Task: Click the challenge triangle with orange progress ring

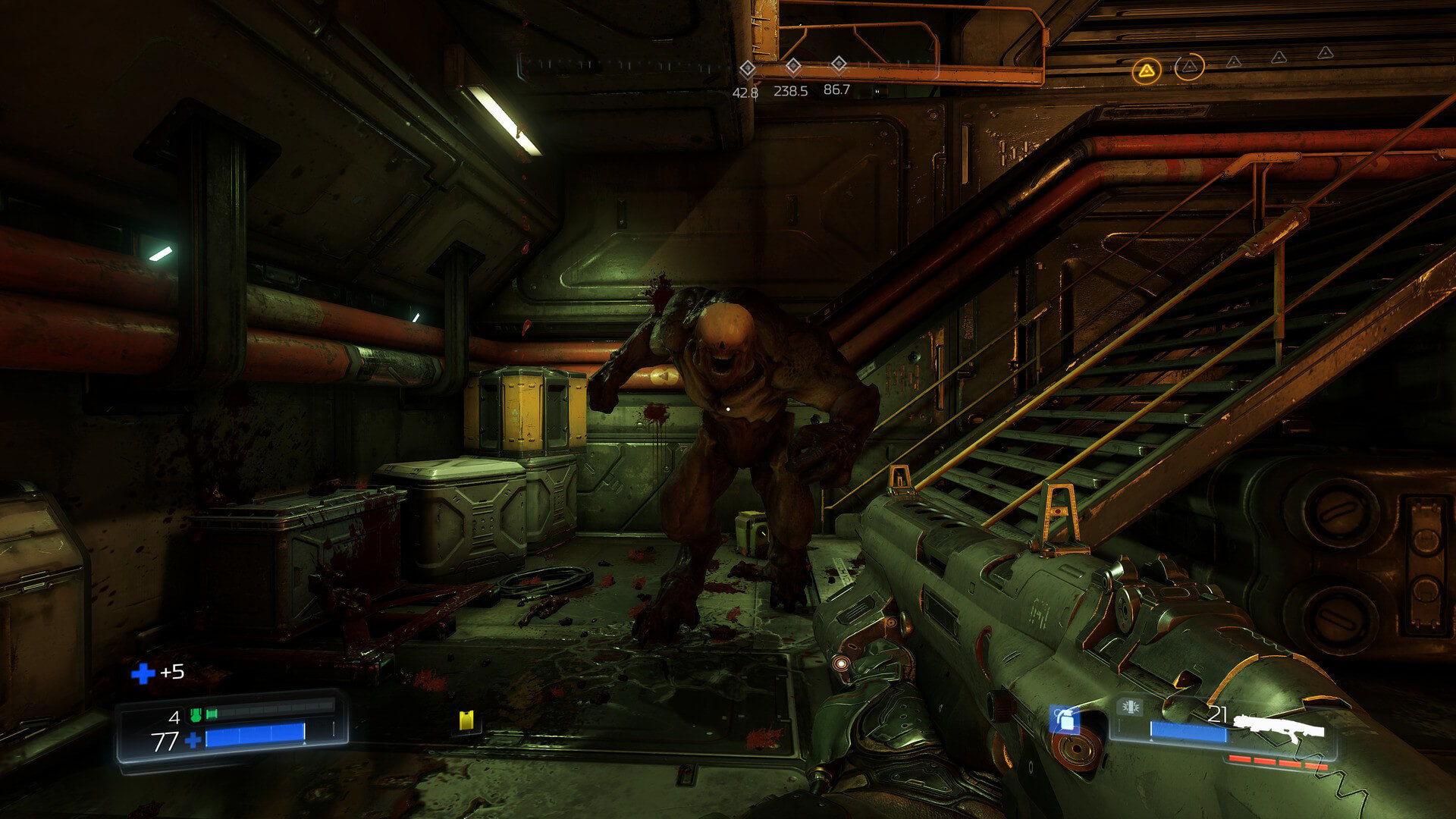Action: pos(1189,67)
